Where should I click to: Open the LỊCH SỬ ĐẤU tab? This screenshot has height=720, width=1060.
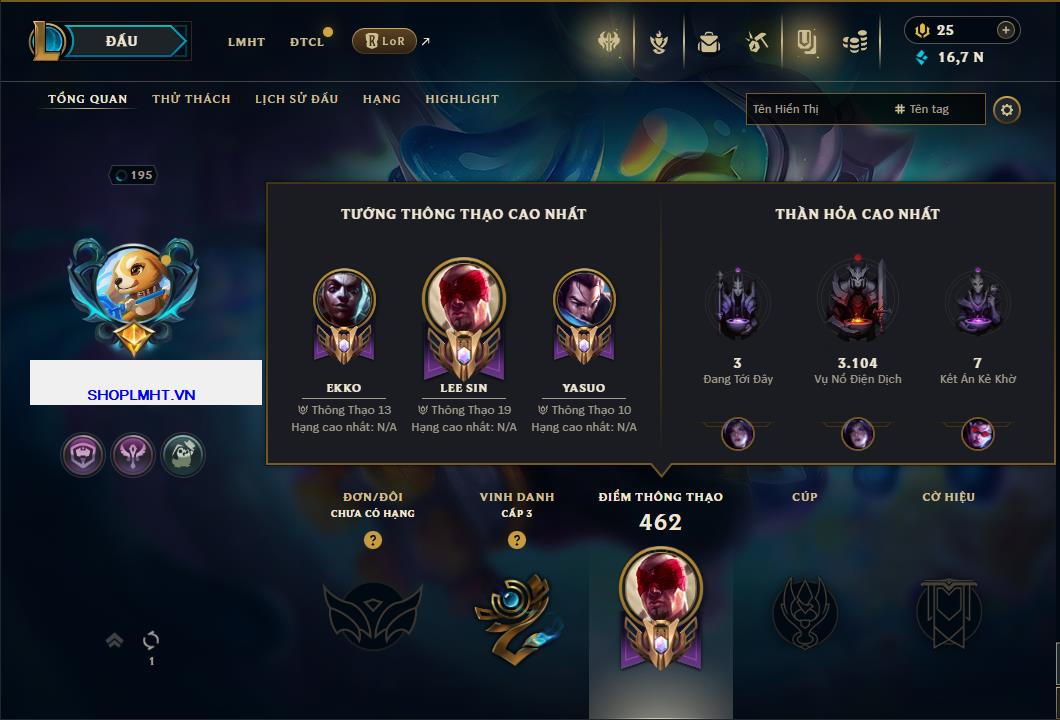coord(296,99)
